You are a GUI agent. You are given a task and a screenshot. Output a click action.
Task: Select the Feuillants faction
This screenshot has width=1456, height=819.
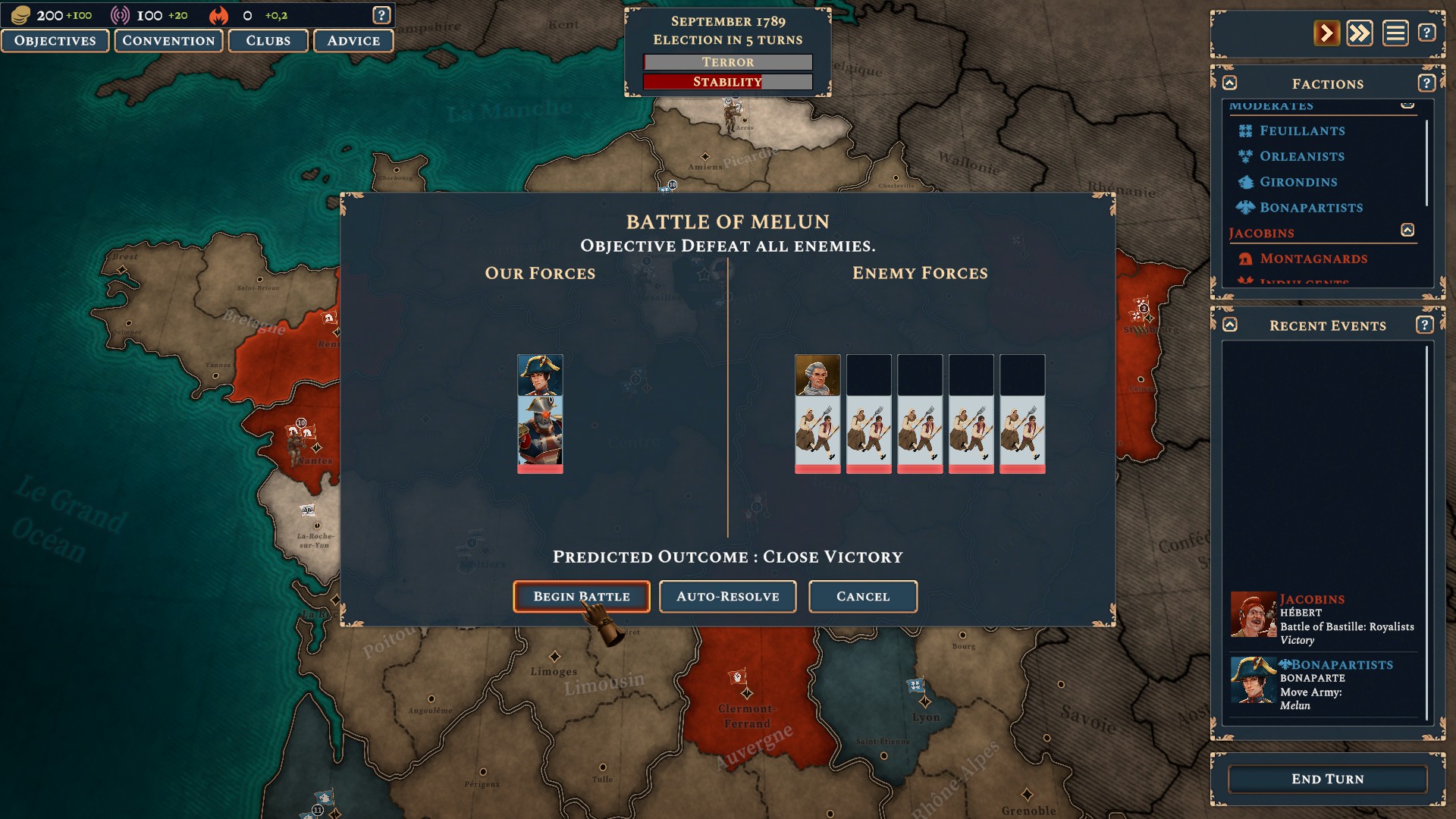tap(1302, 130)
